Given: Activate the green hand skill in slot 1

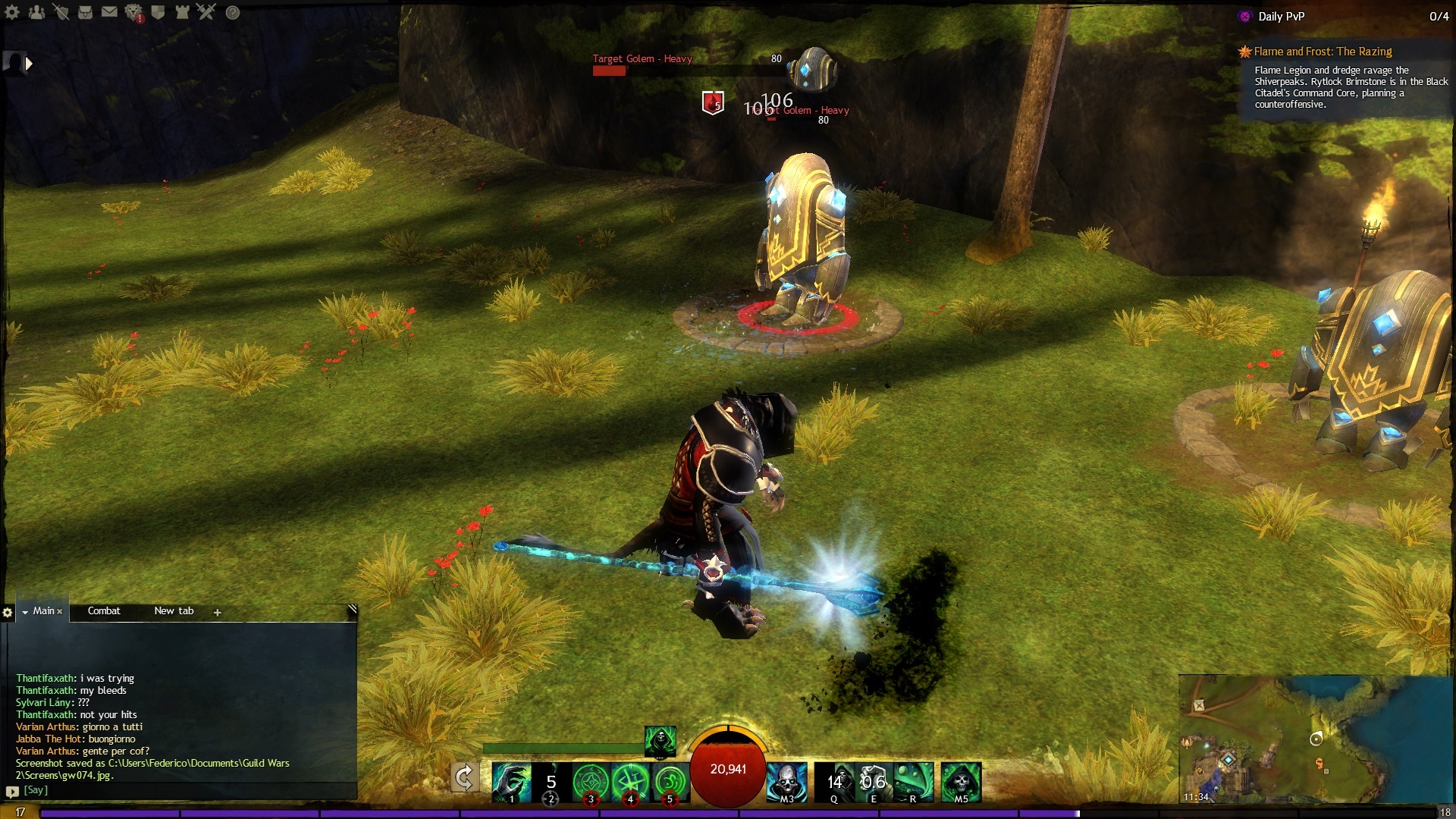Looking at the screenshot, I should coord(510,782).
